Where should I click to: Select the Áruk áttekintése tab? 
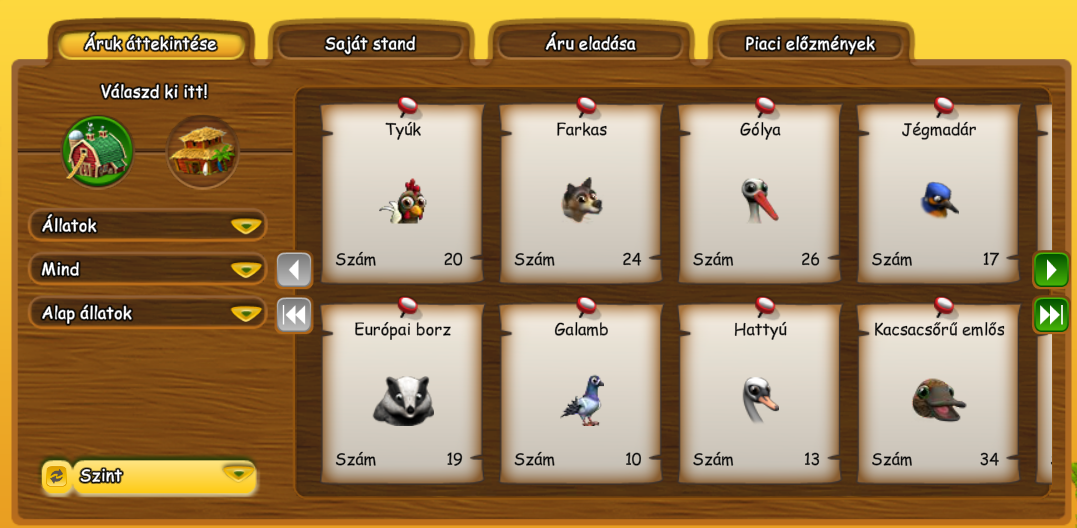click(x=151, y=44)
